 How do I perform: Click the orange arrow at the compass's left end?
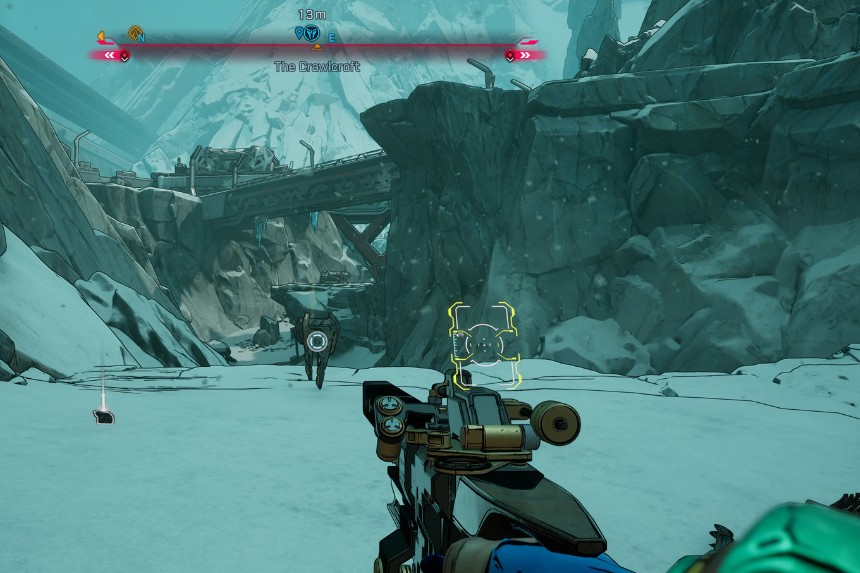pyautogui.click(x=102, y=37)
